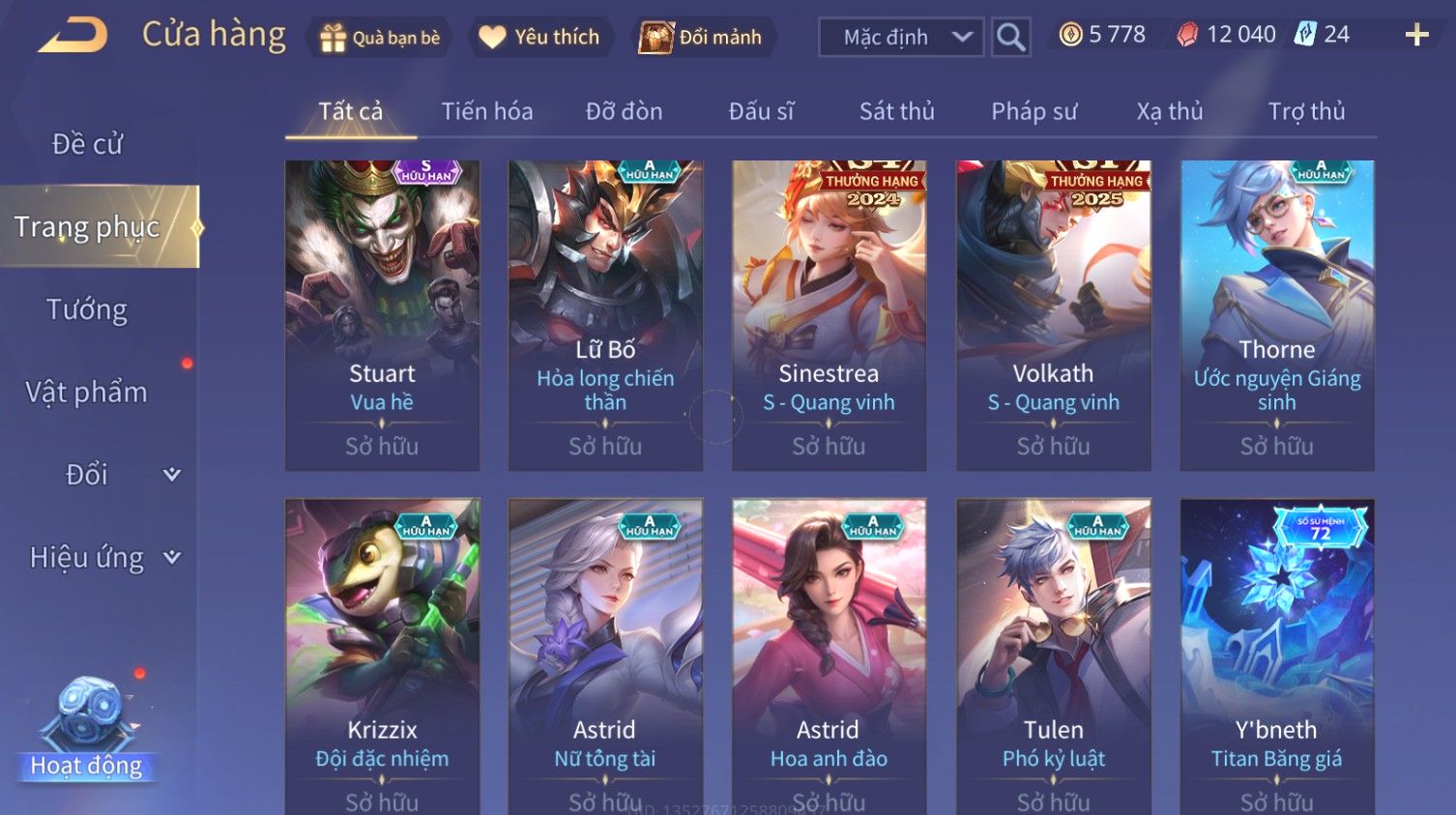The image size is (1456, 815).
Task: Go back with the return arrow
Action: (73, 36)
